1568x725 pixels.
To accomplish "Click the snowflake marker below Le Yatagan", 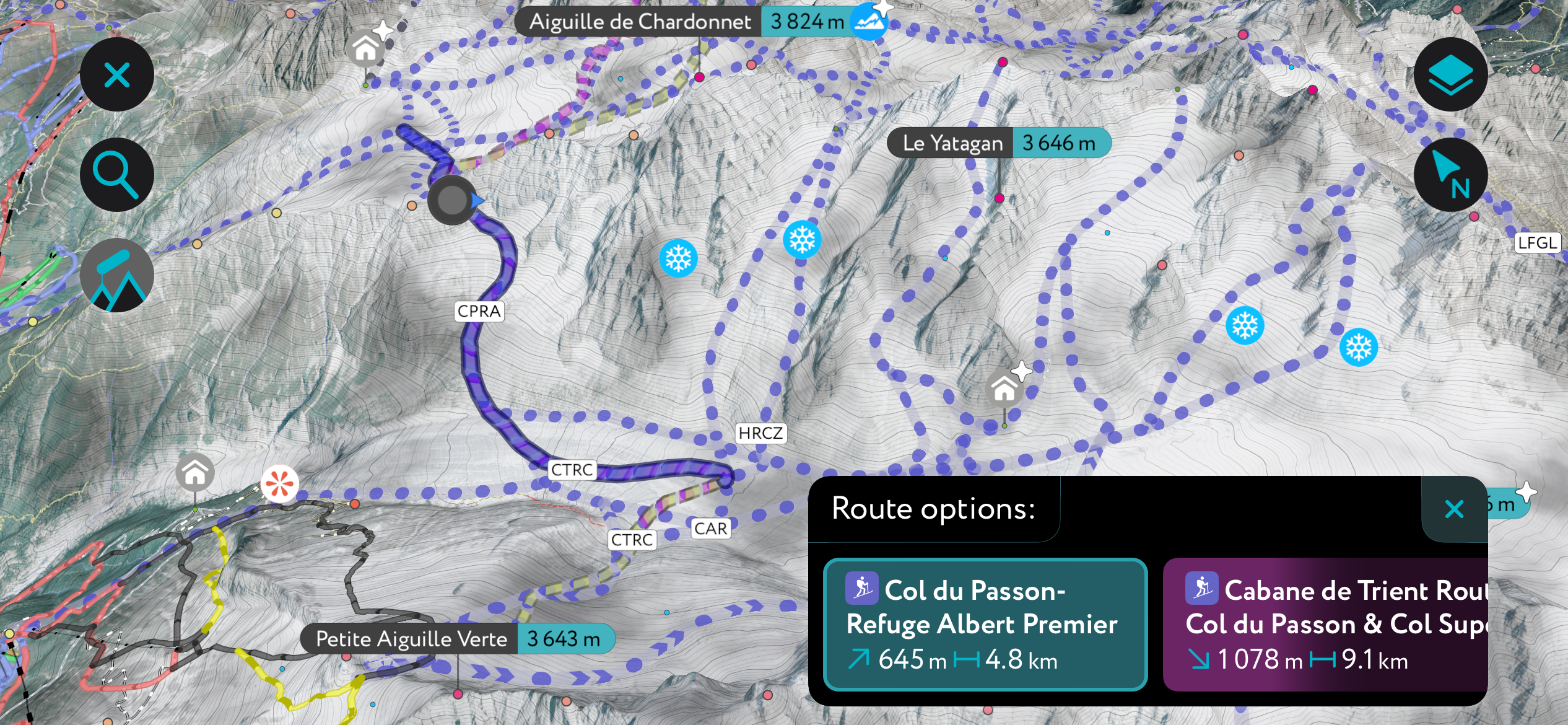I will click(x=801, y=239).
